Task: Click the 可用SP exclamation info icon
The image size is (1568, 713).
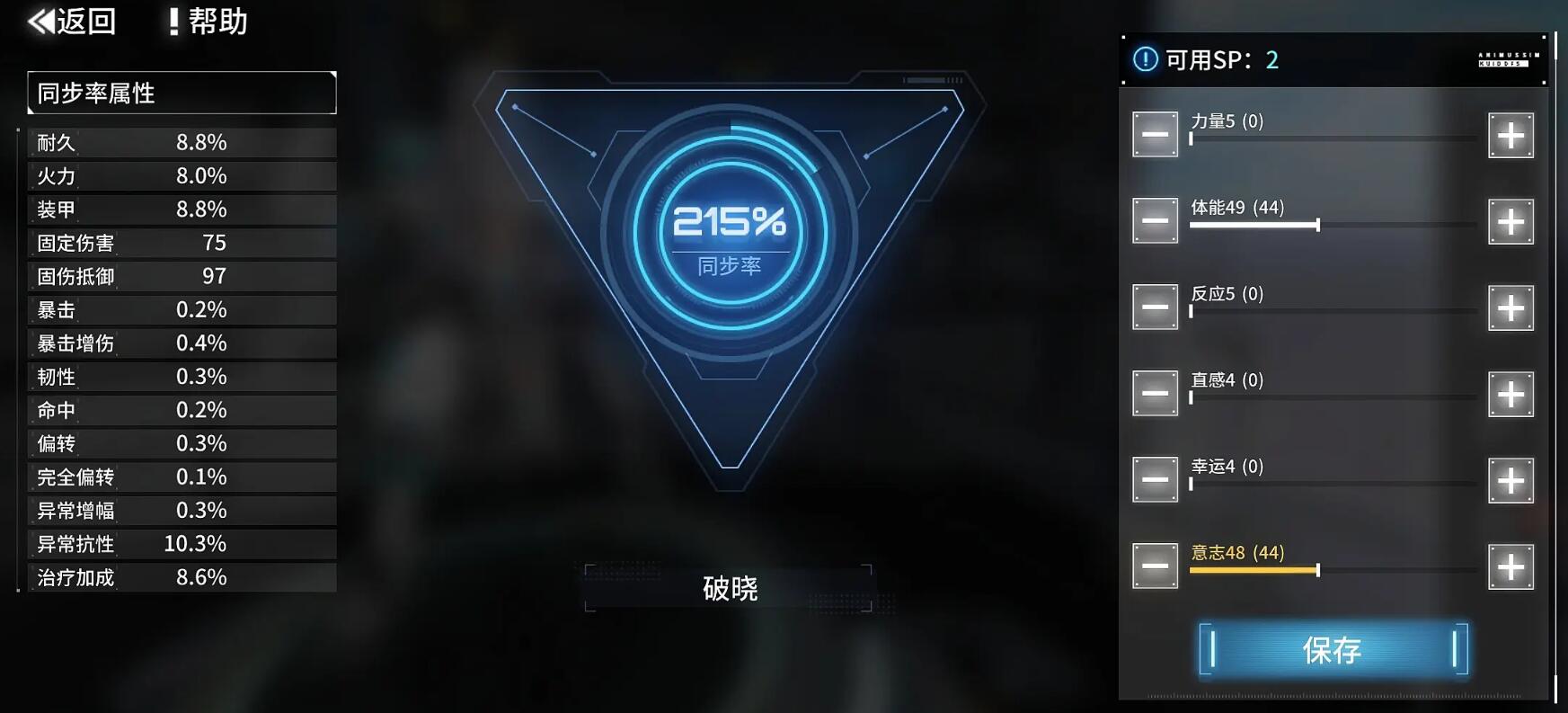Action: tap(1145, 60)
